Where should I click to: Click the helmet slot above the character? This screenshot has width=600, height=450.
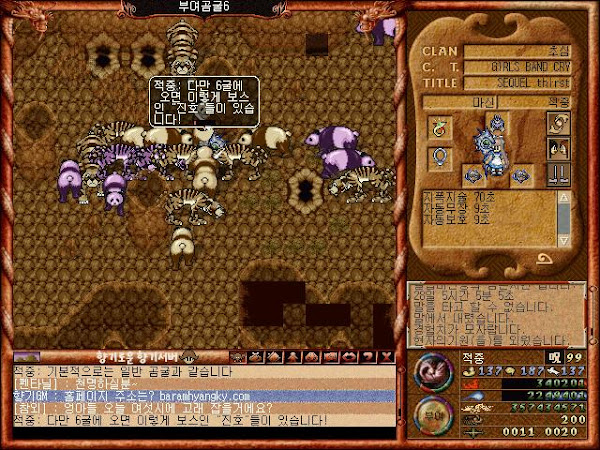(497, 122)
